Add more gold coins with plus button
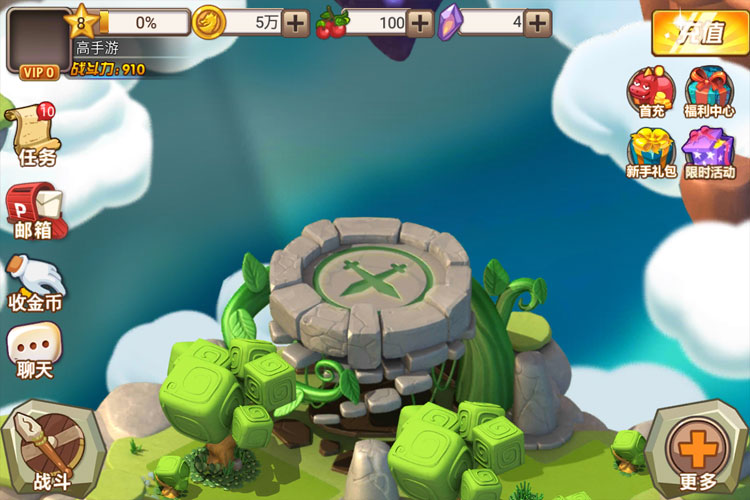 296,22
